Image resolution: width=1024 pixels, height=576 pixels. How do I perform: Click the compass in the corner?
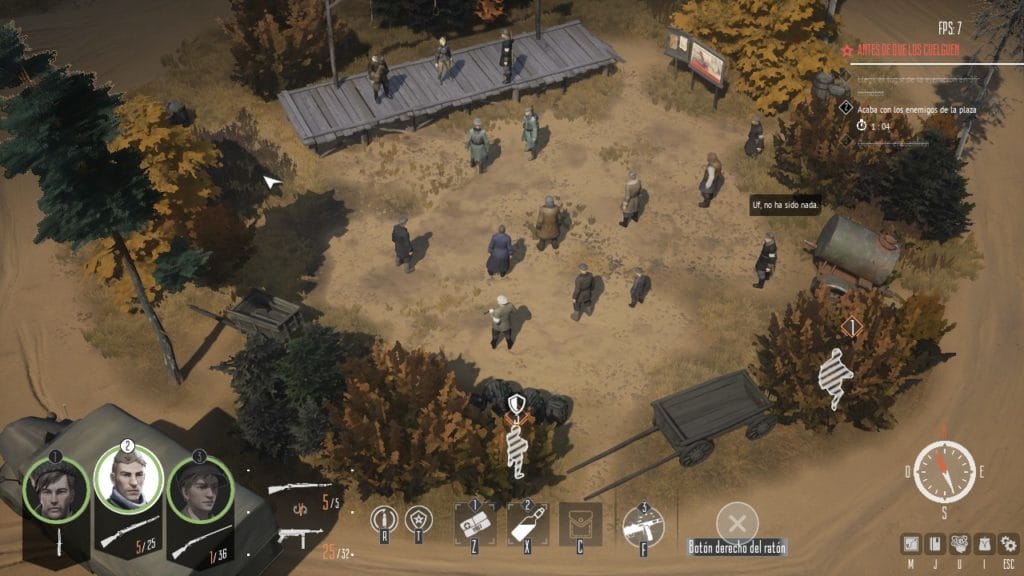[x=943, y=471]
